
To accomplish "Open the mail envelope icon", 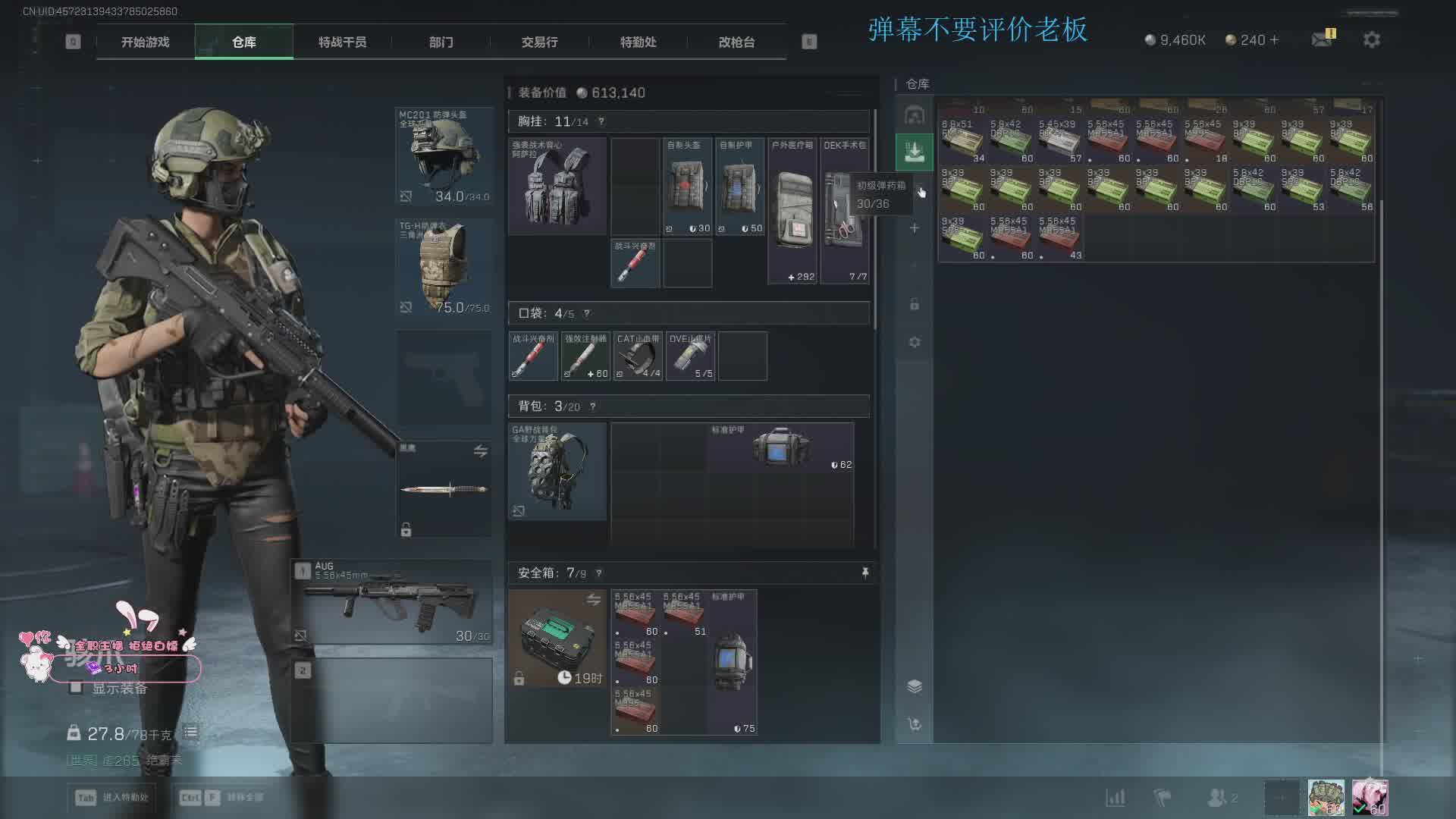I will (x=1322, y=39).
